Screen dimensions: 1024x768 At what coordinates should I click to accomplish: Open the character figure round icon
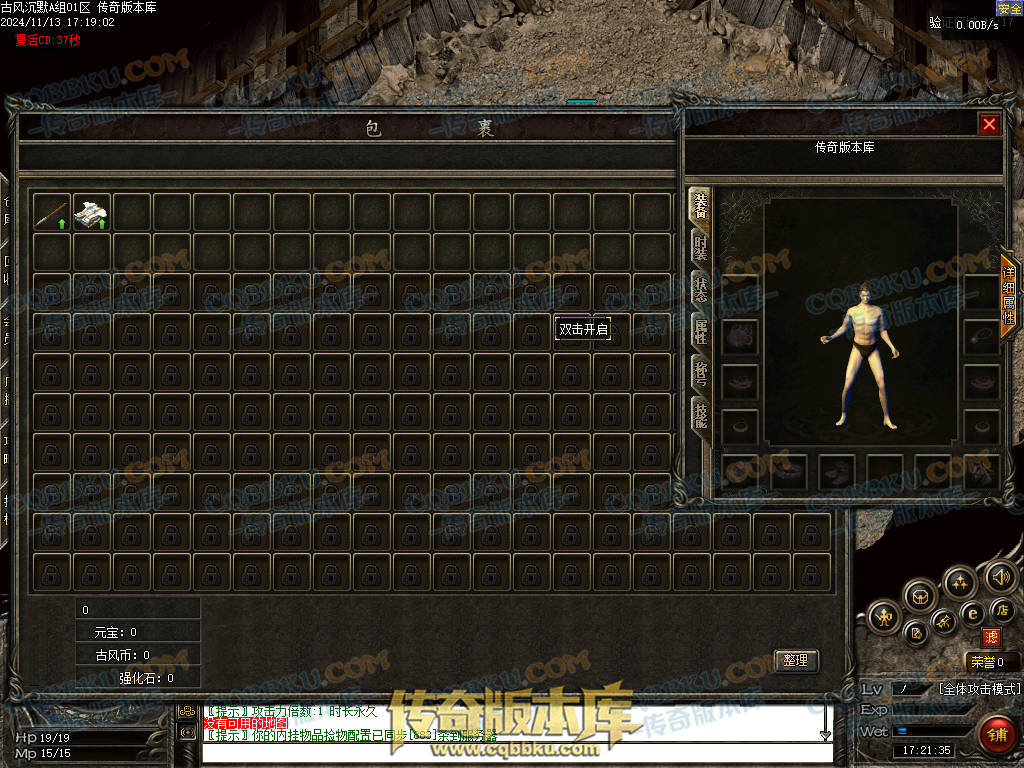884,617
